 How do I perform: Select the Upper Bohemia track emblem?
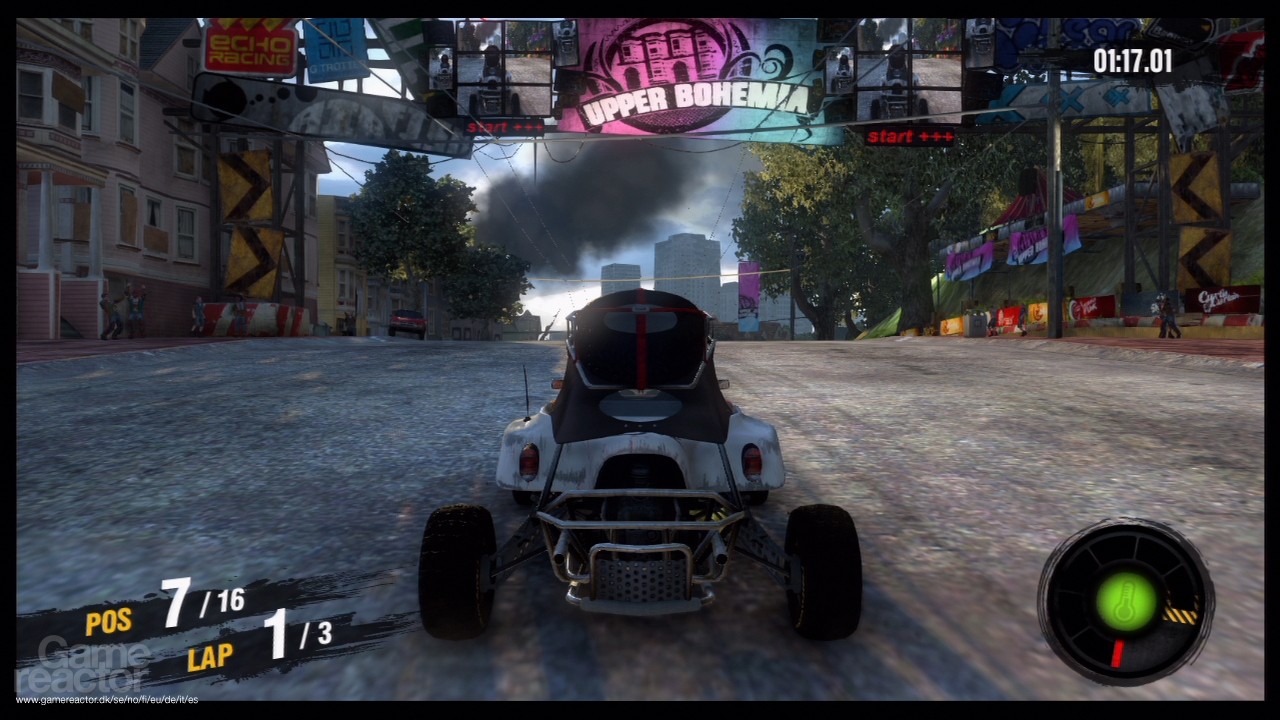pyautogui.click(x=667, y=53)
